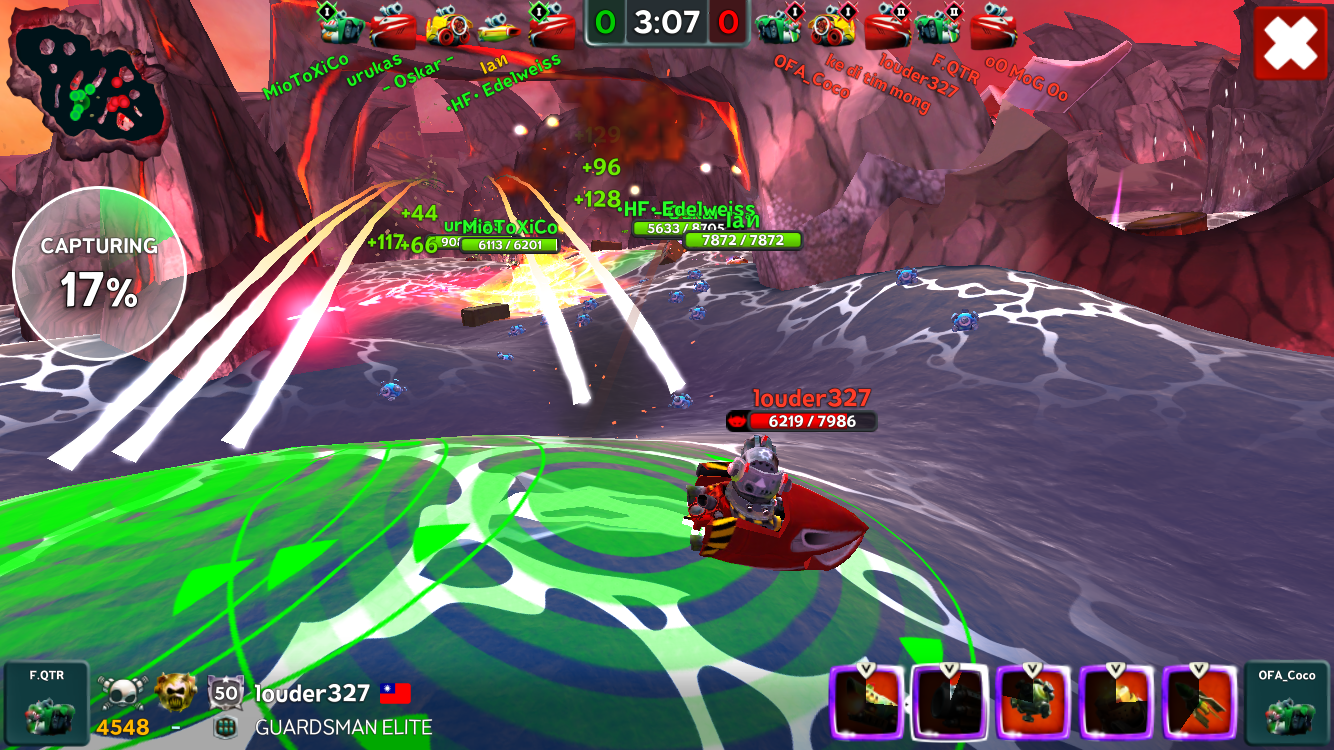The image size is (1334, 750).
Task: Click the louder327 player name in bottom bar
Action: click(x=312, y=693)
